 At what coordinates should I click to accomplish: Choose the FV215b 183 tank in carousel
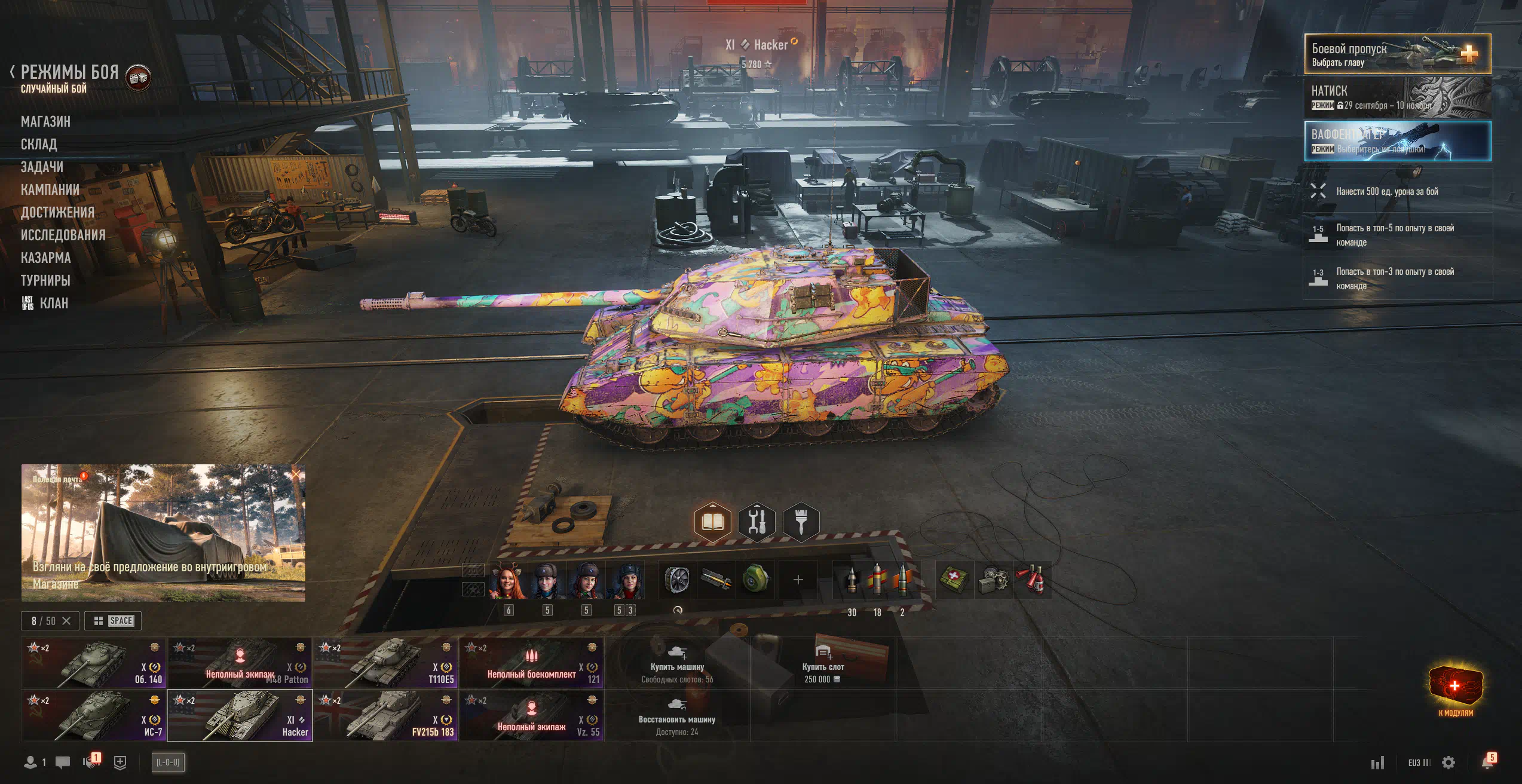click(x=385, y=716)
